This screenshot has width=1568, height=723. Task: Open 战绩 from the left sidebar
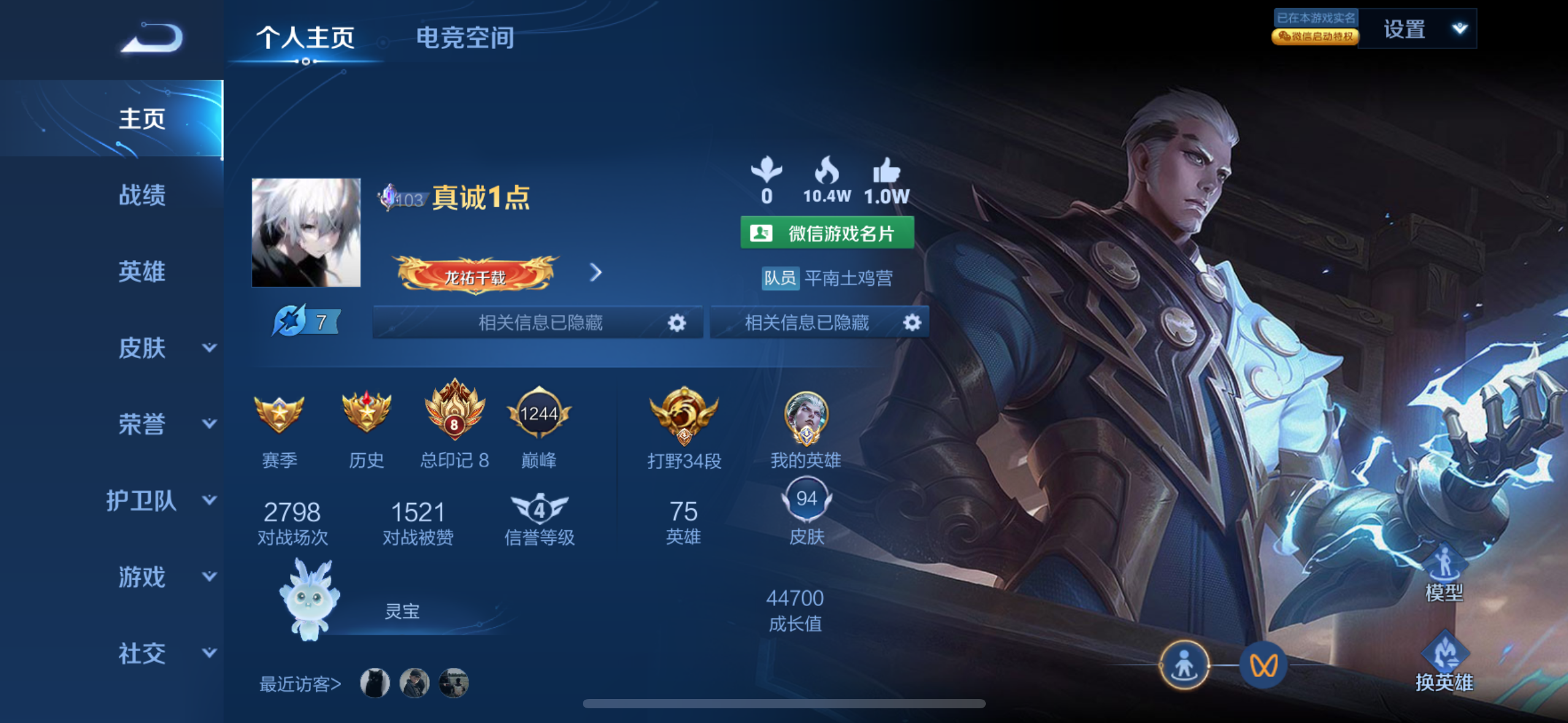[141, 195]
